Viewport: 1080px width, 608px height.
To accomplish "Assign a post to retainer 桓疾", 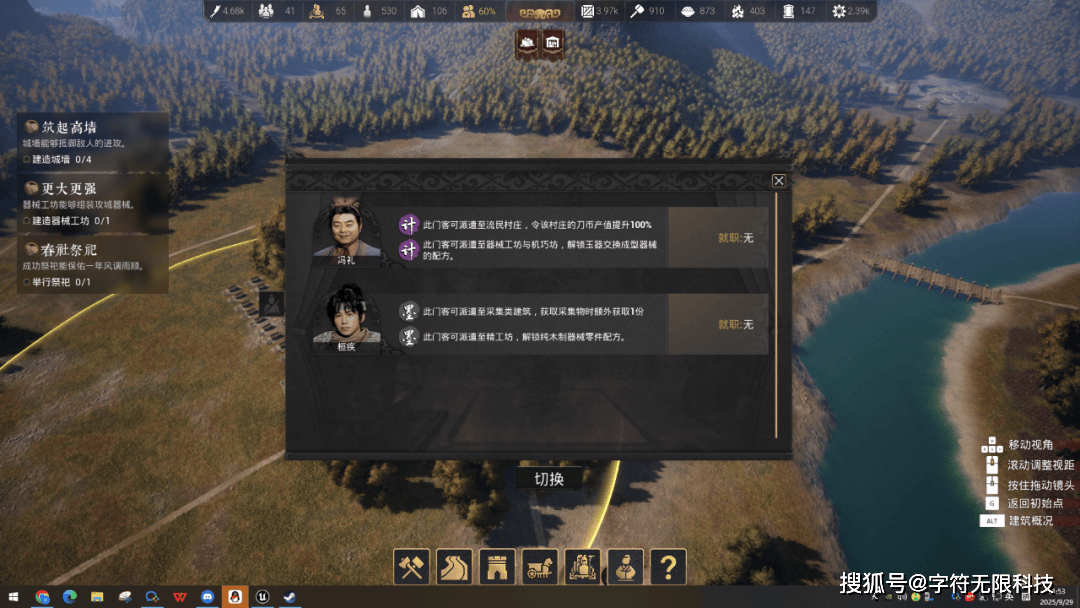I will click(x=735, y=325).
